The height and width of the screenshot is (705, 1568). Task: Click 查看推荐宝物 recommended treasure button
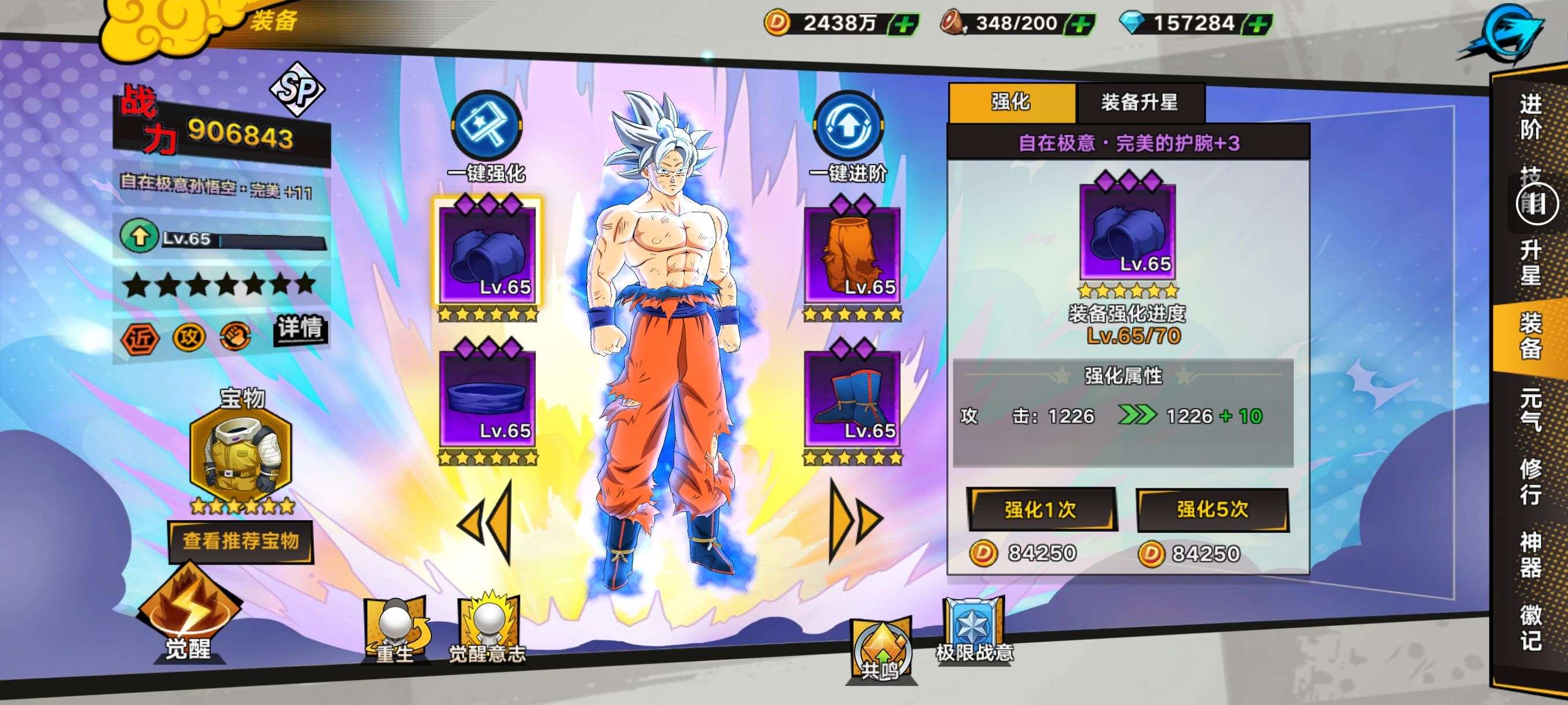click(x=241, y=541)
